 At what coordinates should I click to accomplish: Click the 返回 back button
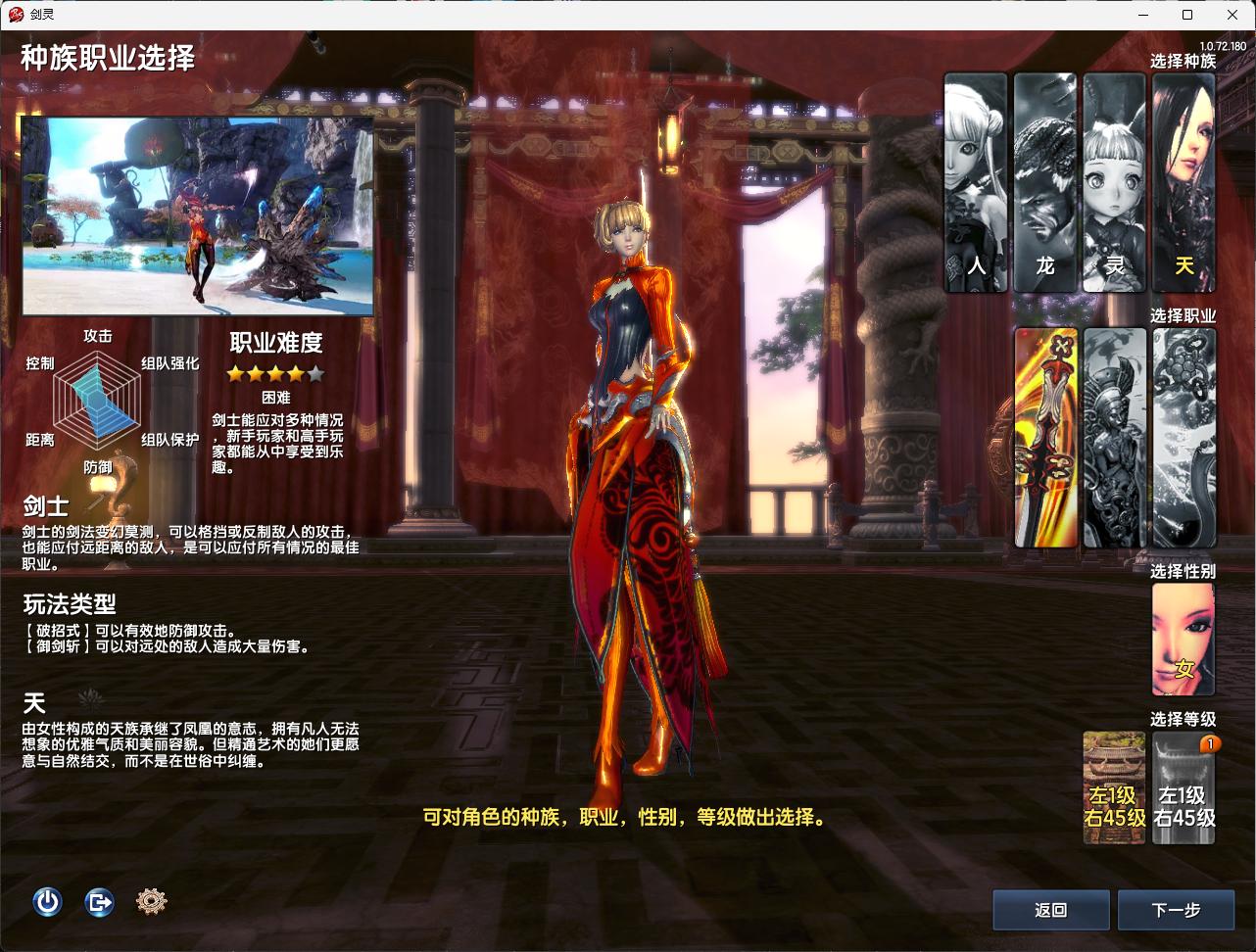(x=1050, y=910)
